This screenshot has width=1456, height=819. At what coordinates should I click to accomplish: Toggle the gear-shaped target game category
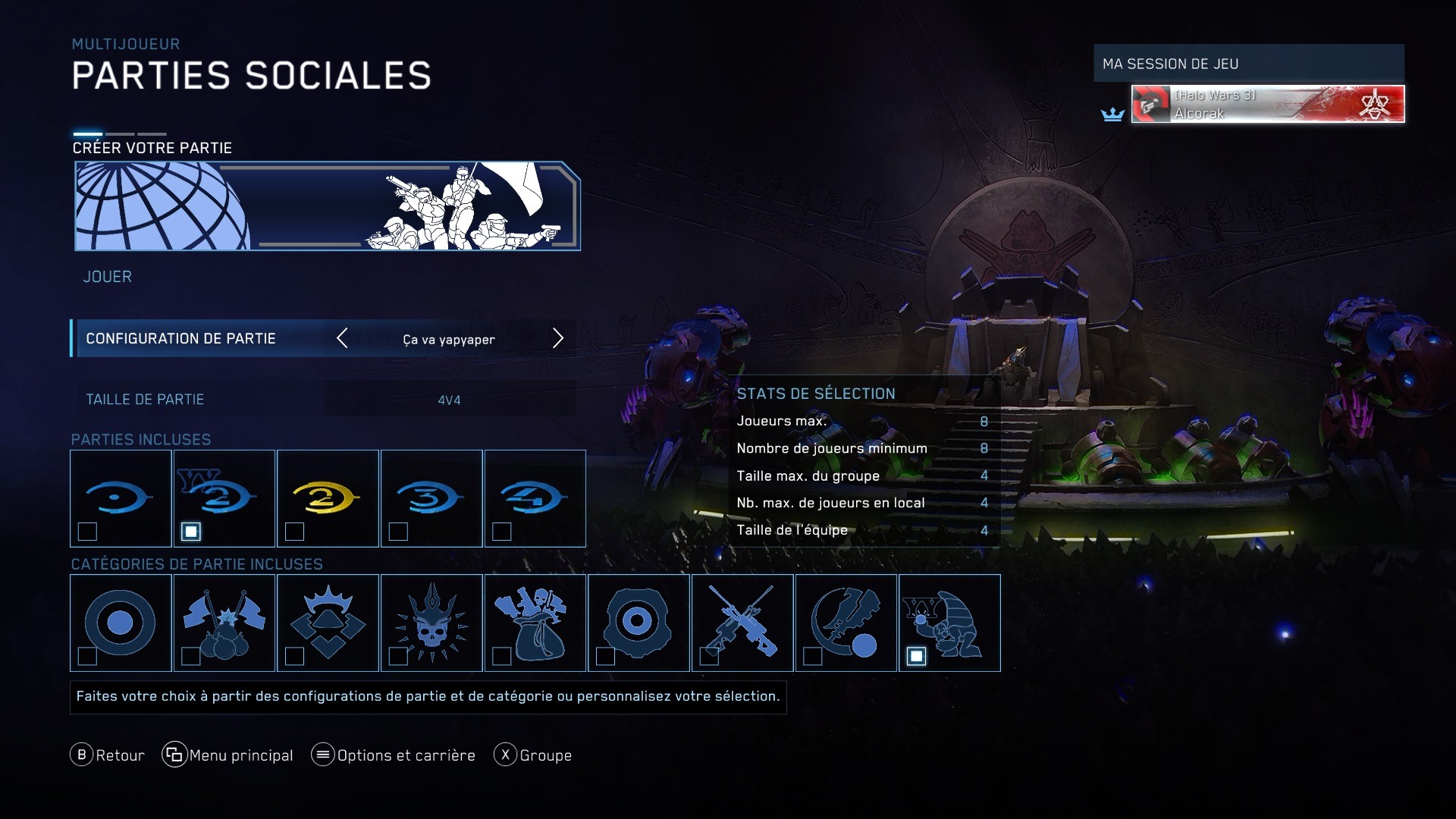[639, 623]
